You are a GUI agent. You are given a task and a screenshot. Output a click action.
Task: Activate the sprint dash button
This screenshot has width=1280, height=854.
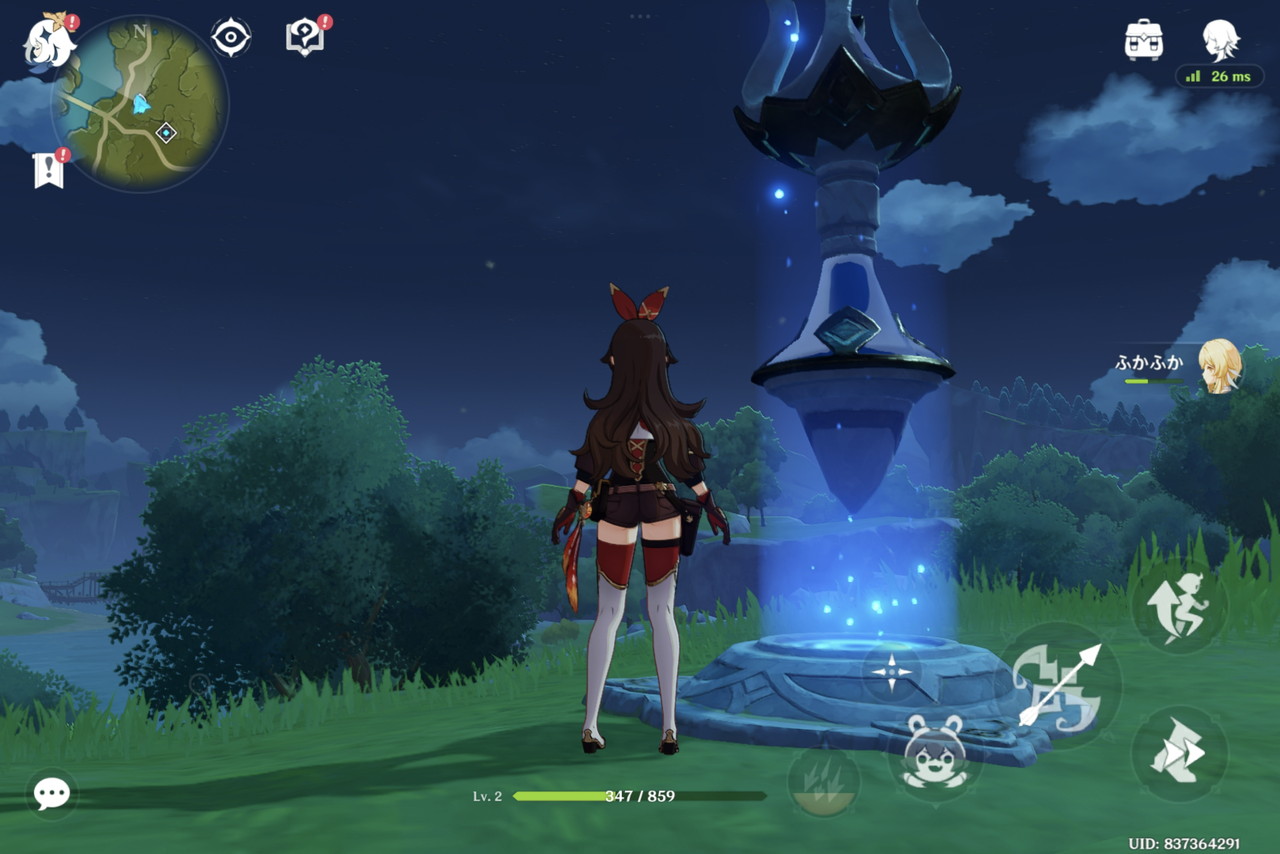(x=1179, y=753)
